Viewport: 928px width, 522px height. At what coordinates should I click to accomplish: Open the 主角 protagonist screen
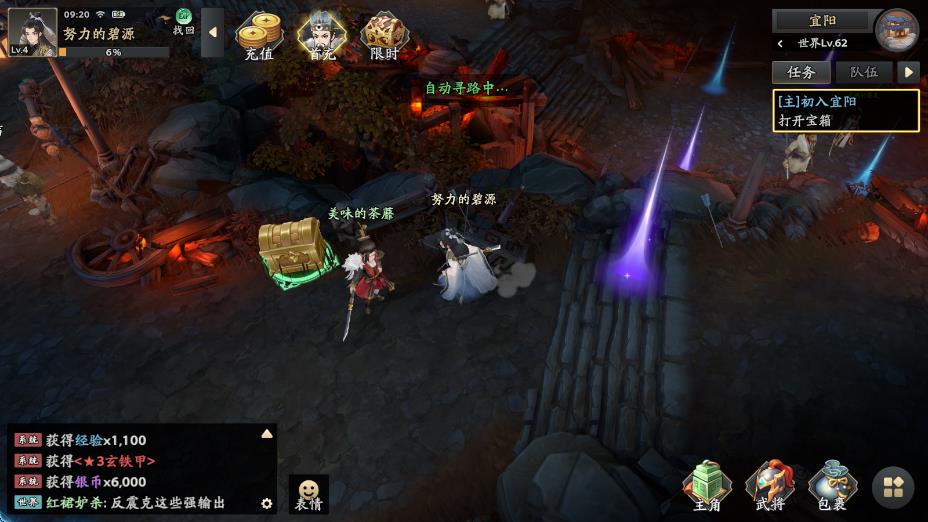[x=707, y=486]
